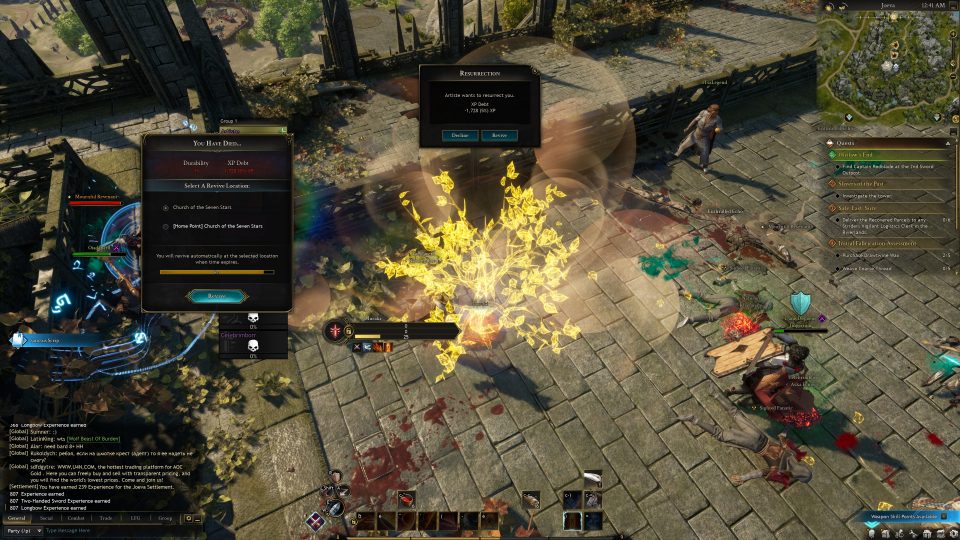Choose the Home Point Church revive location
The width and height of the screenshot is (960, 540).
(x=165, y=227)
